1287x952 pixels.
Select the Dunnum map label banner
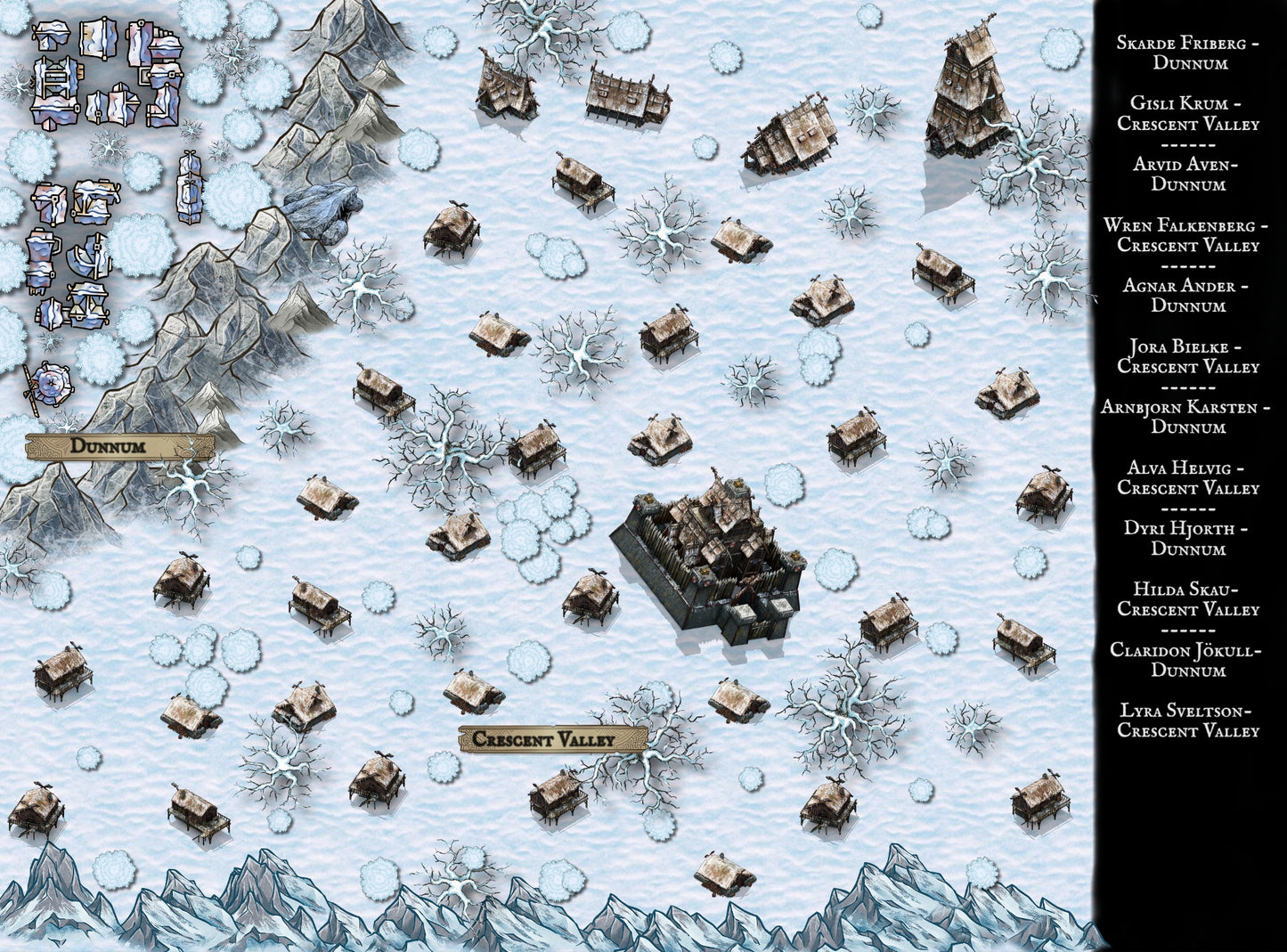click(118, 446)
